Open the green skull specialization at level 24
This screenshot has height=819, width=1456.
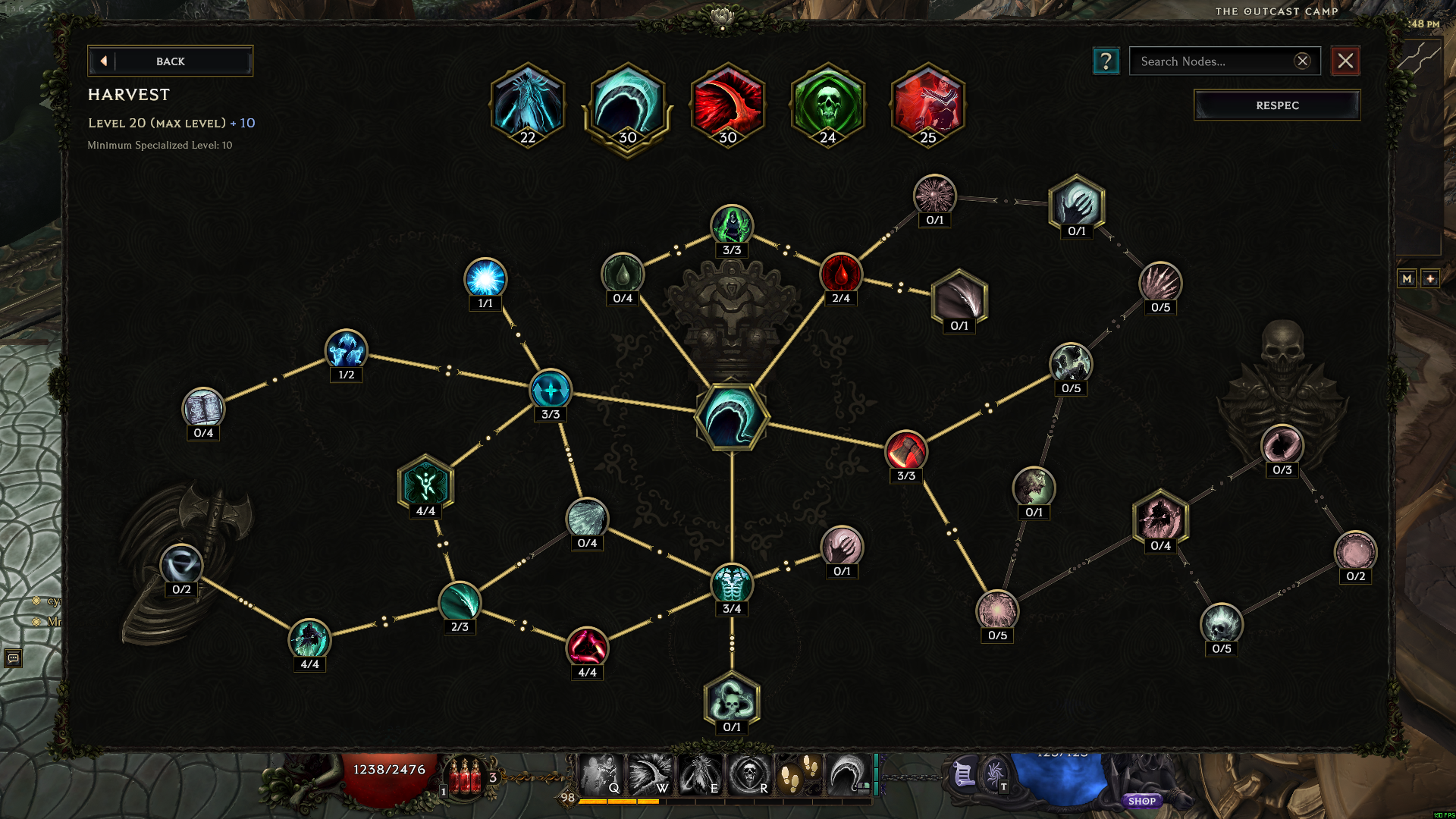(827, 106)
